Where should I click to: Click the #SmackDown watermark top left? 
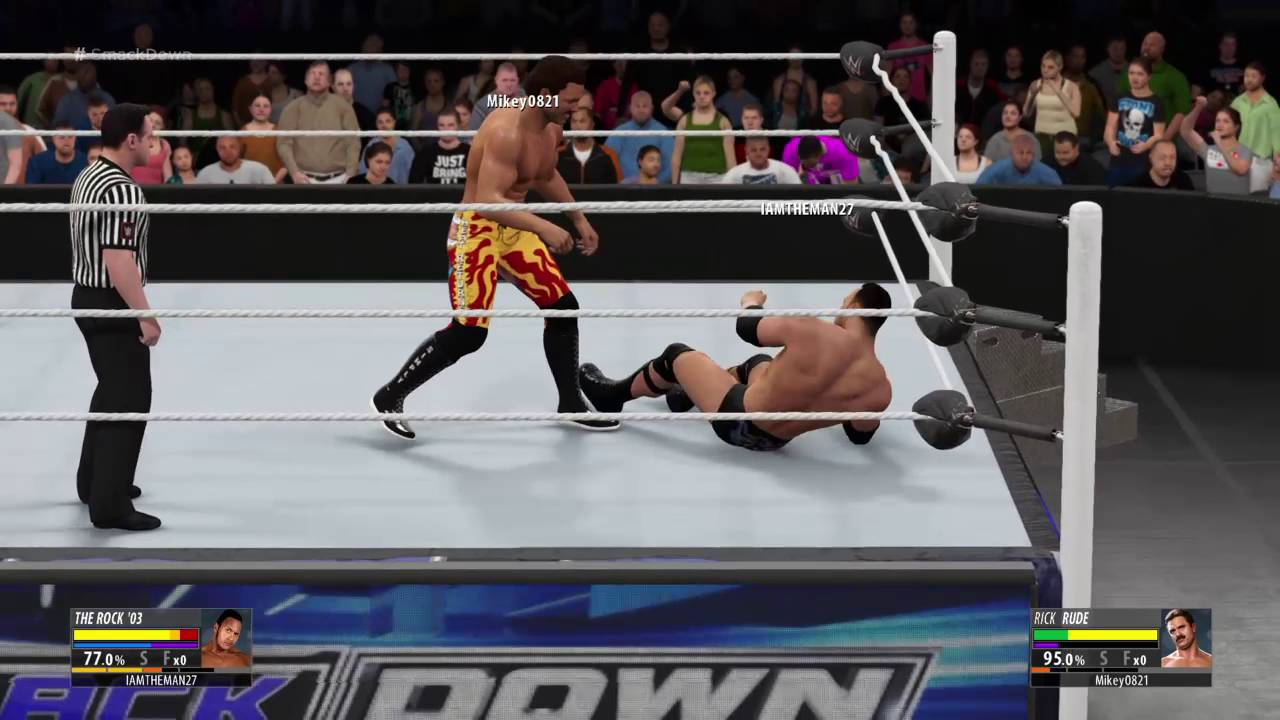pos(134,54)
